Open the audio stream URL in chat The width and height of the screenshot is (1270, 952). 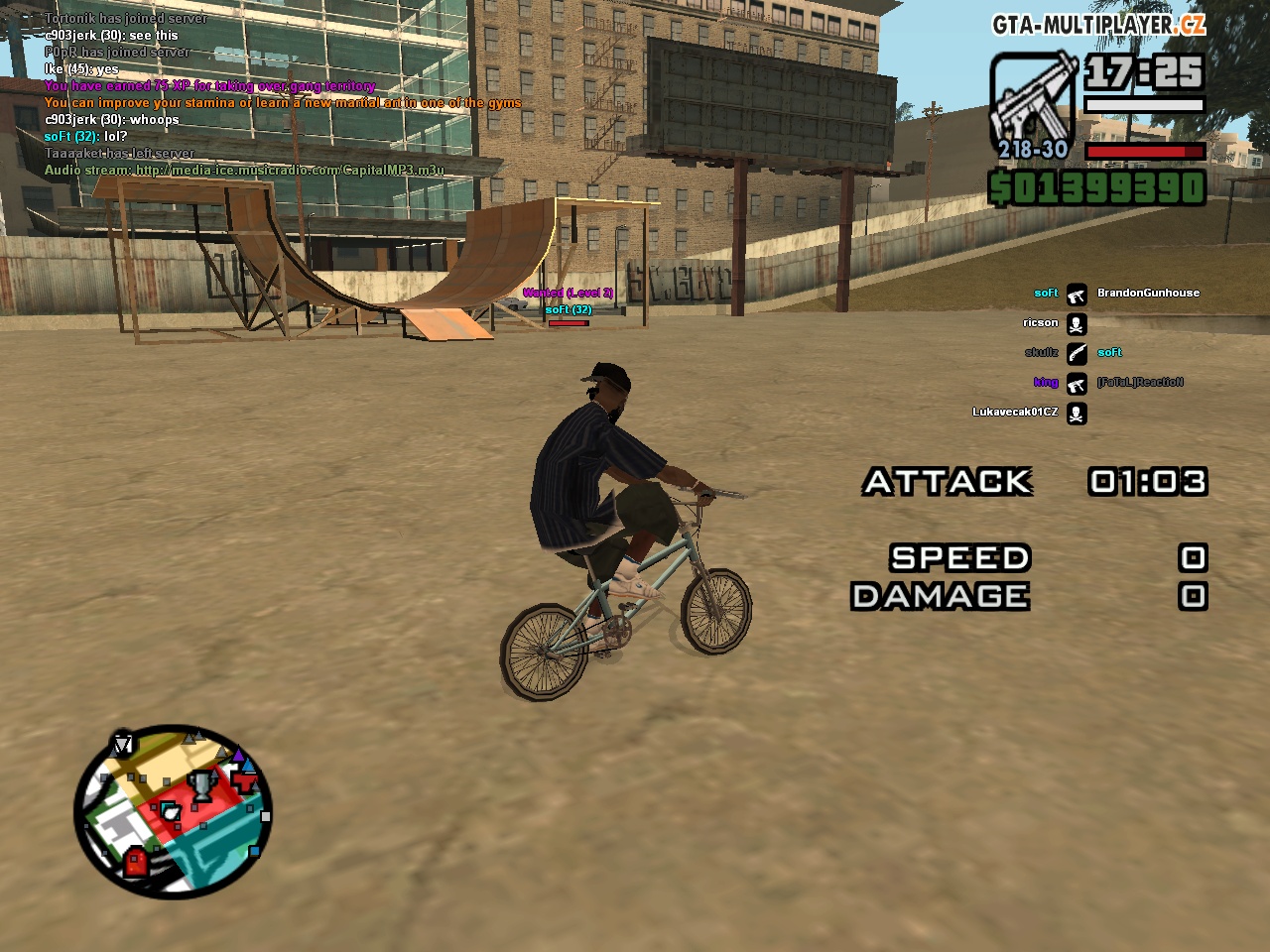(x=290, y=171)
